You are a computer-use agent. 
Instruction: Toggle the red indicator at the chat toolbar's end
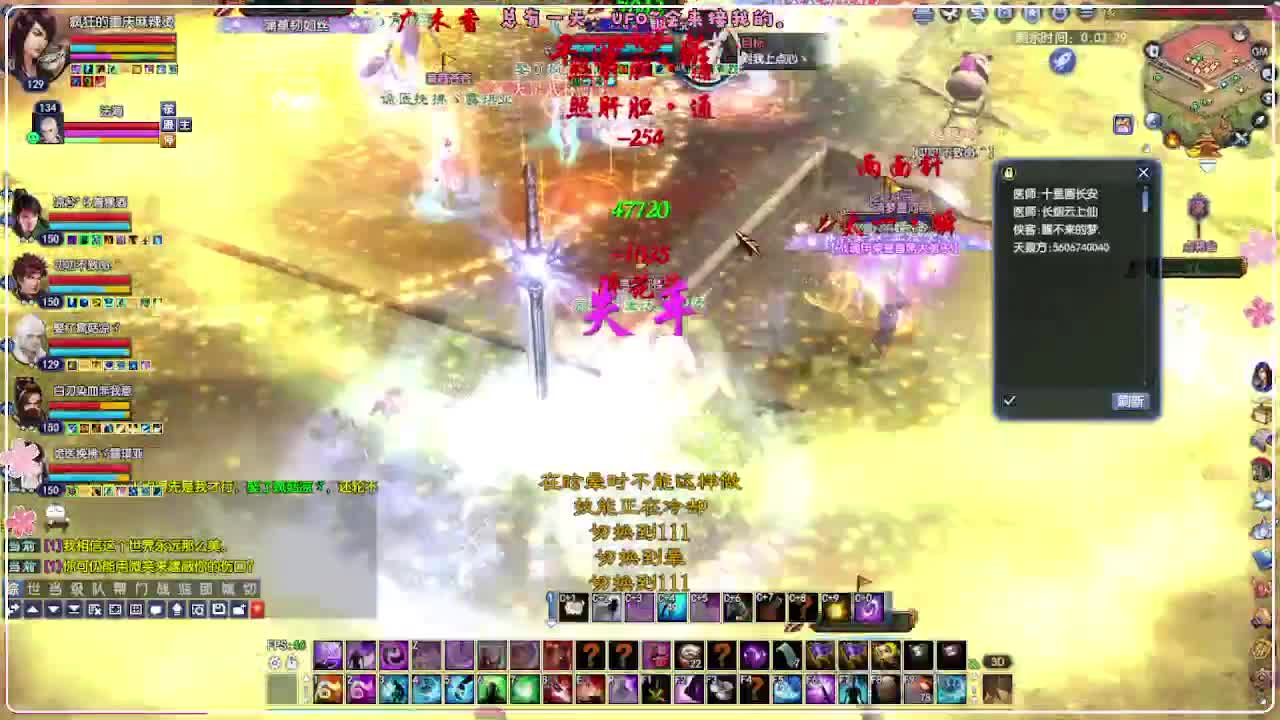coord(258,610)
